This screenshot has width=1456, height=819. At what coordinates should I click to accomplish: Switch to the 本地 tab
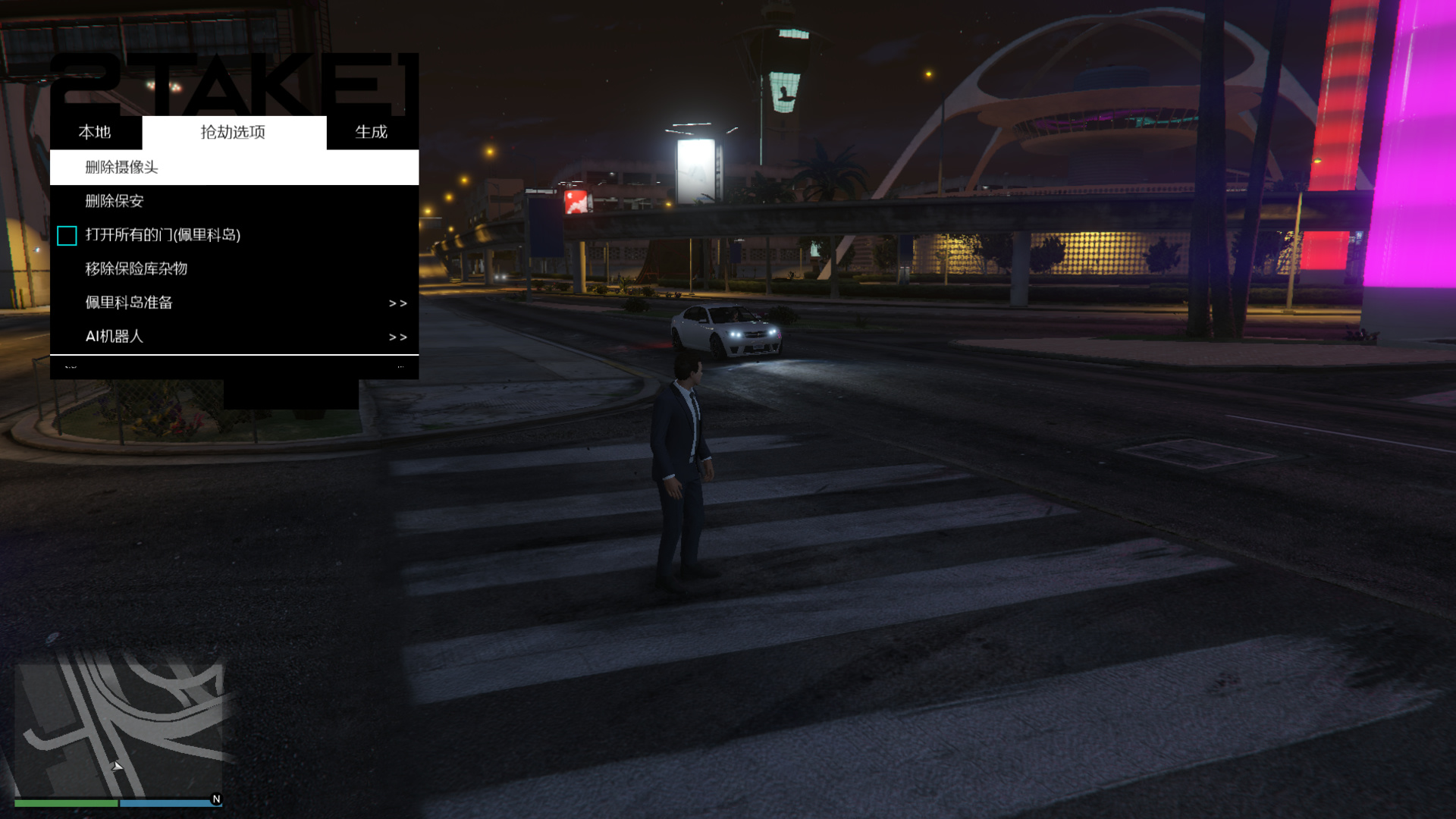[x=95, y=133]
